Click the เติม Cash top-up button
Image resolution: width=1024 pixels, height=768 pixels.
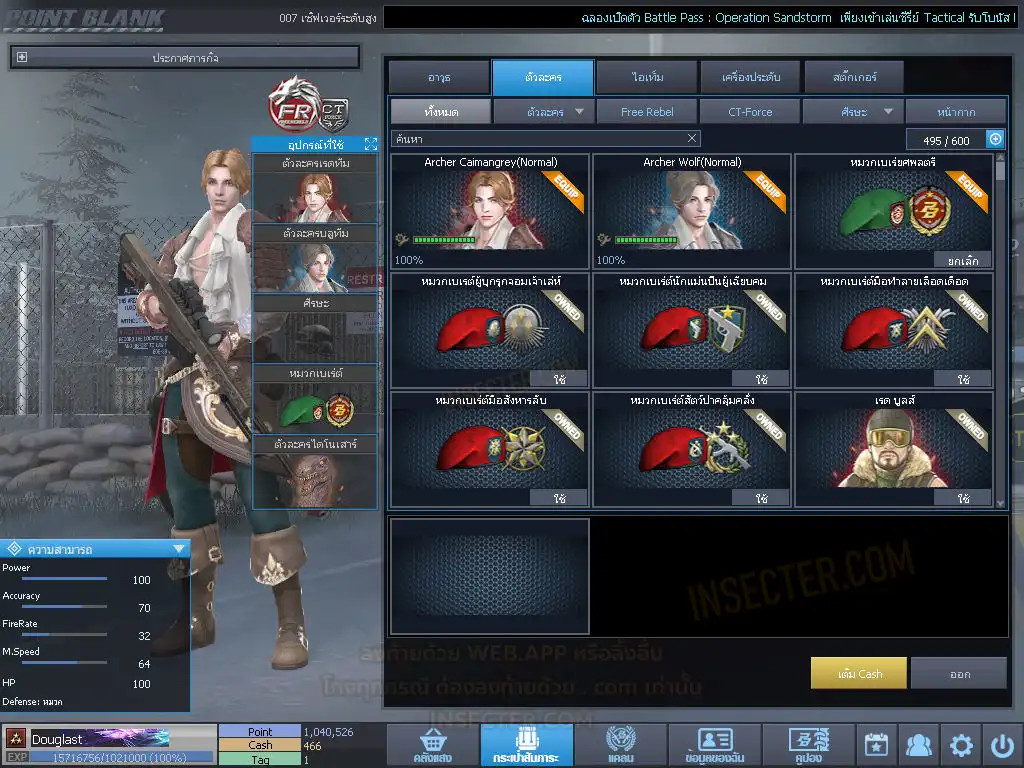click(x=859, y=673)
